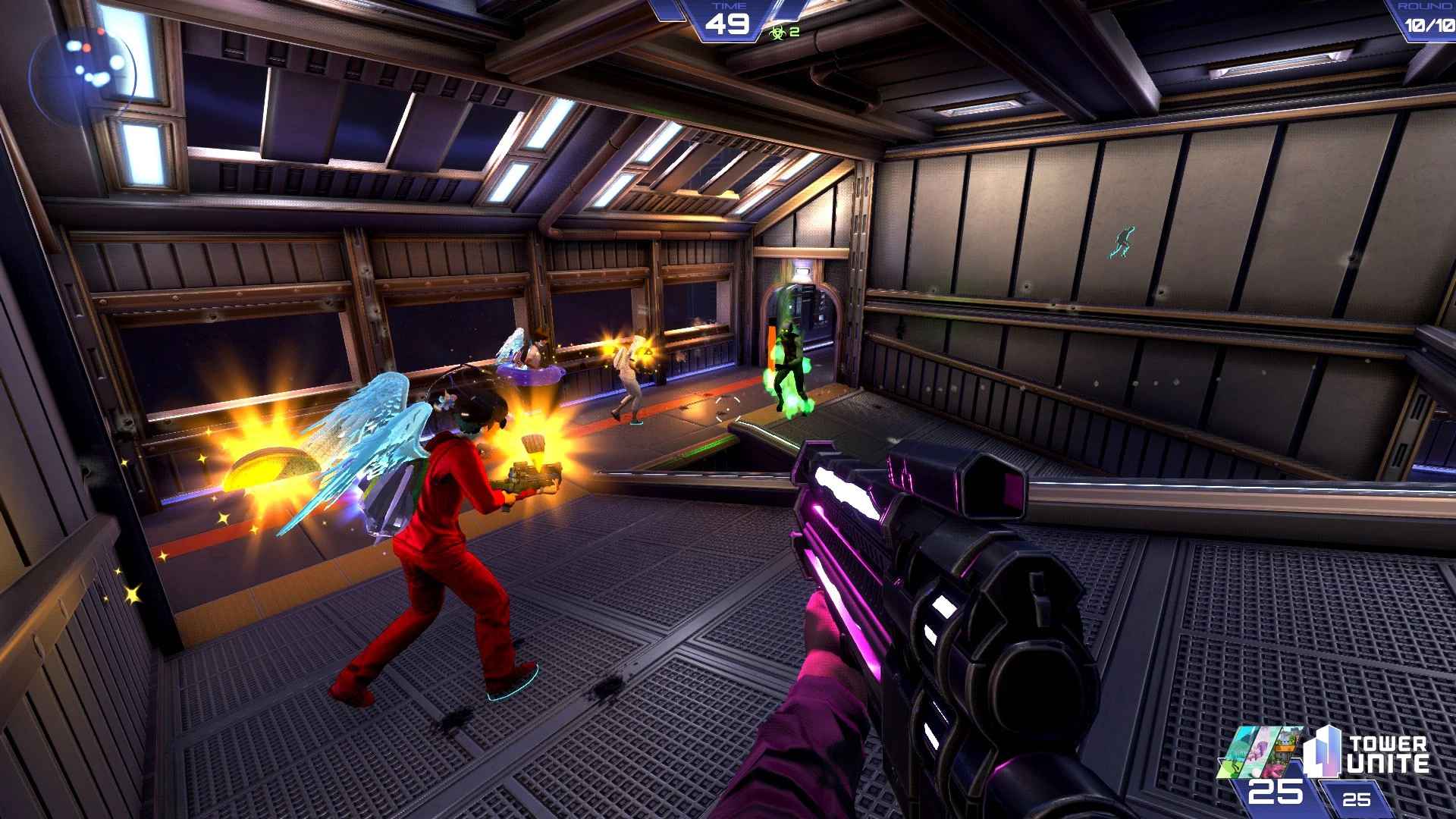This screenshot has width=1456, height=819.
Task: Select the green biohazard infected icon
Action: tap(777, 32)
